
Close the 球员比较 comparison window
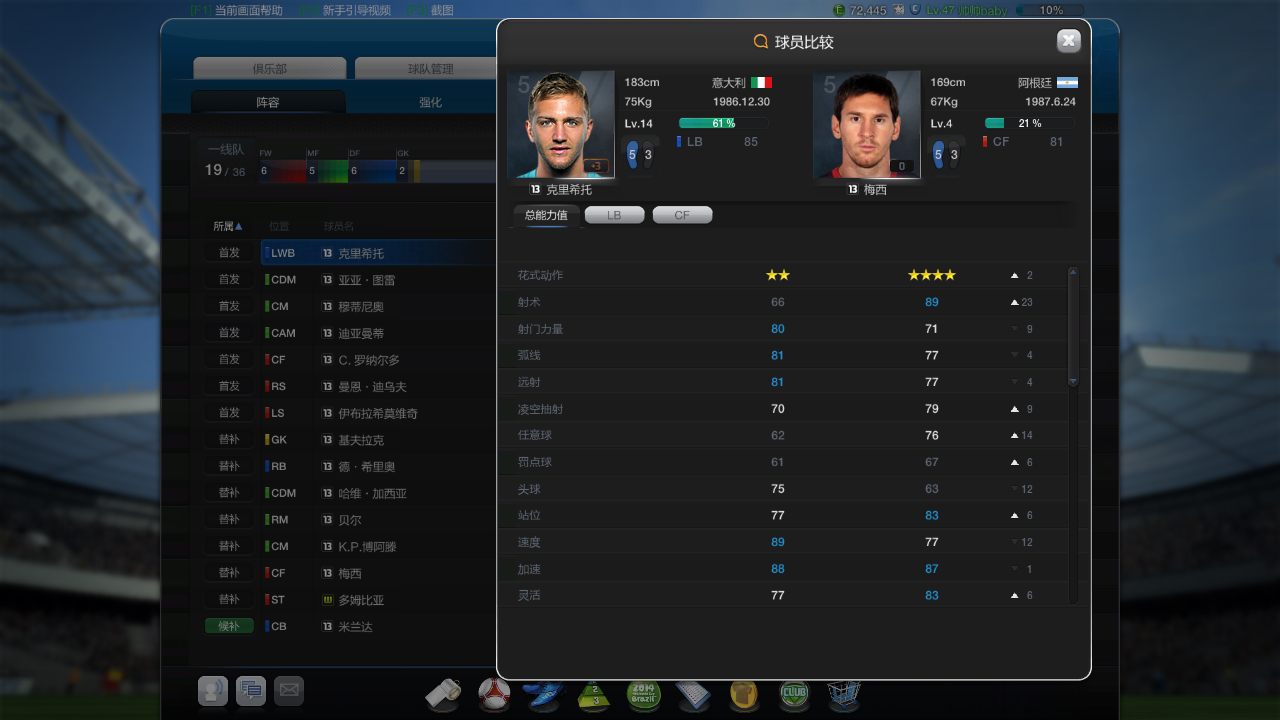tap(1068, 41)
